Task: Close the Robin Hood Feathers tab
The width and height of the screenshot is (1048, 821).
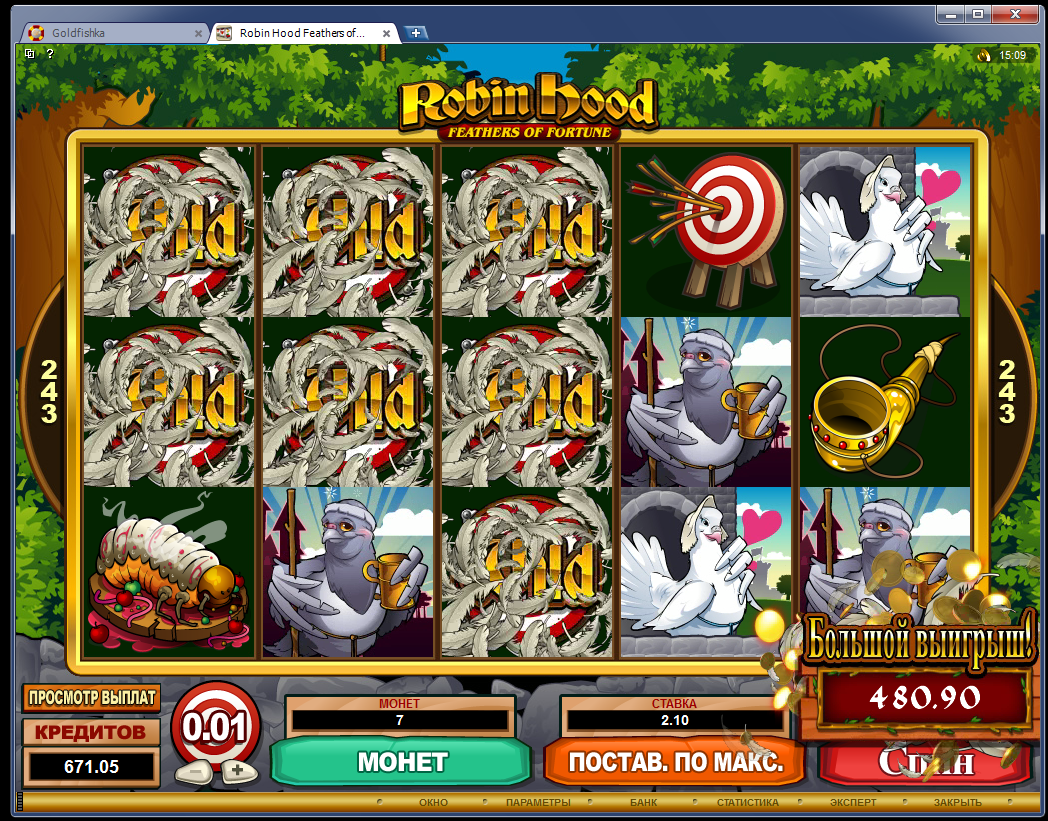Action: tap(388, 33)
